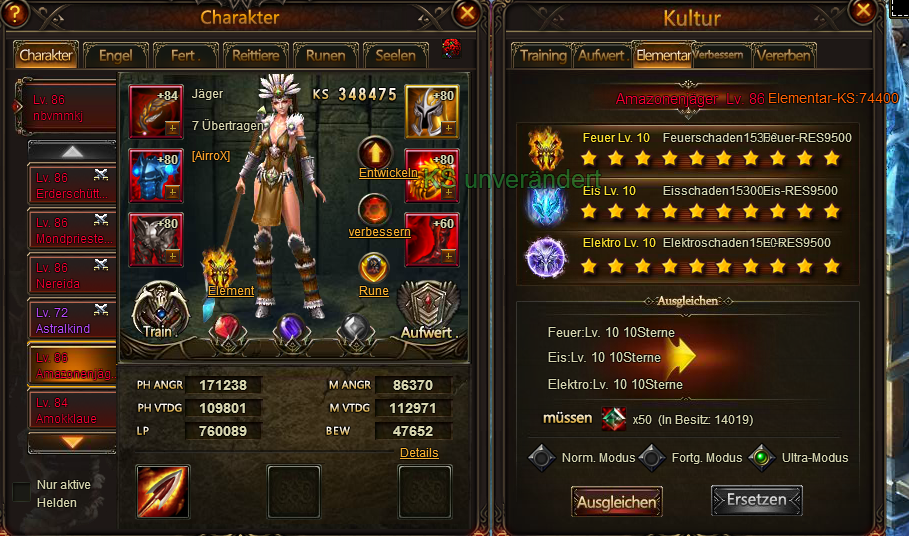Select the helmet equipment slot
This screenshot has height=536, width=909.
point(431,111)
